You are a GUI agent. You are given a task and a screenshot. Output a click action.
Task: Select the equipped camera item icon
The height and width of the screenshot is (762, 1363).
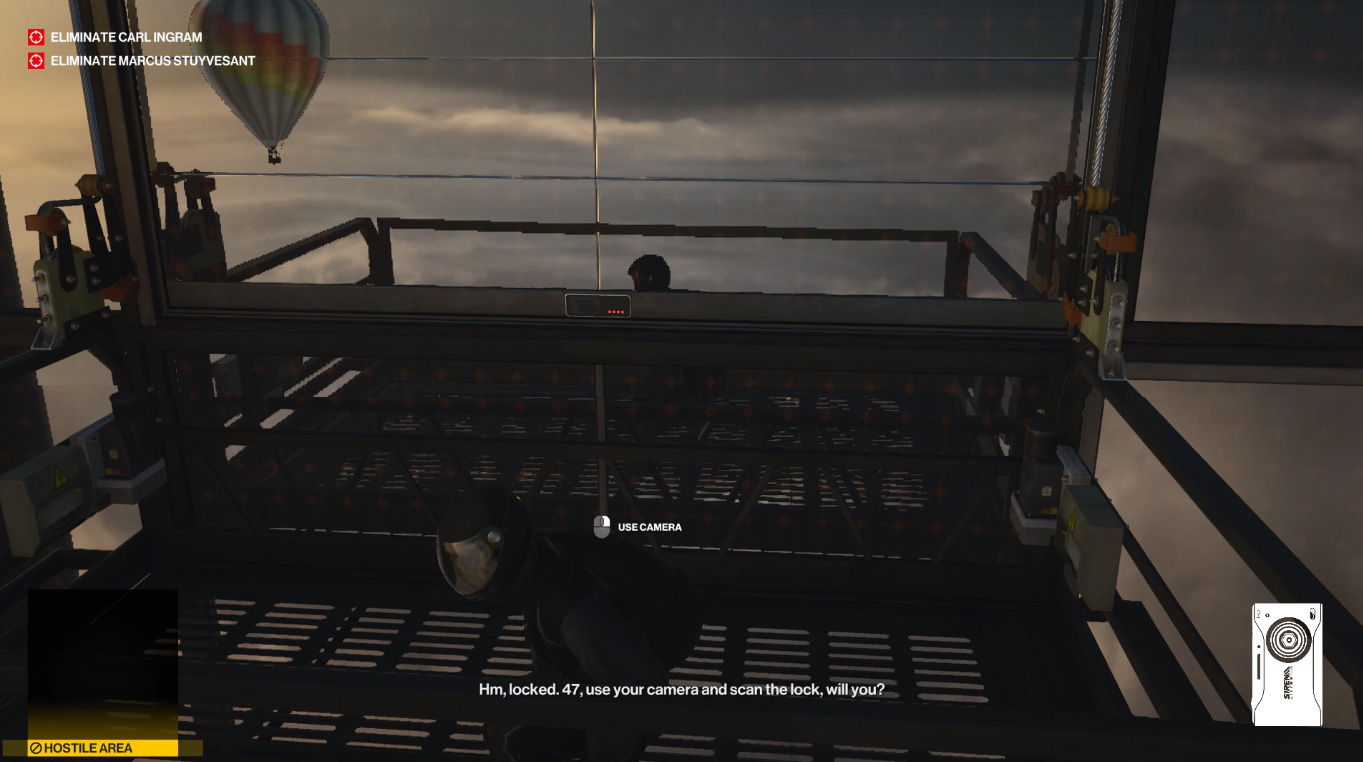(1287, 663)
